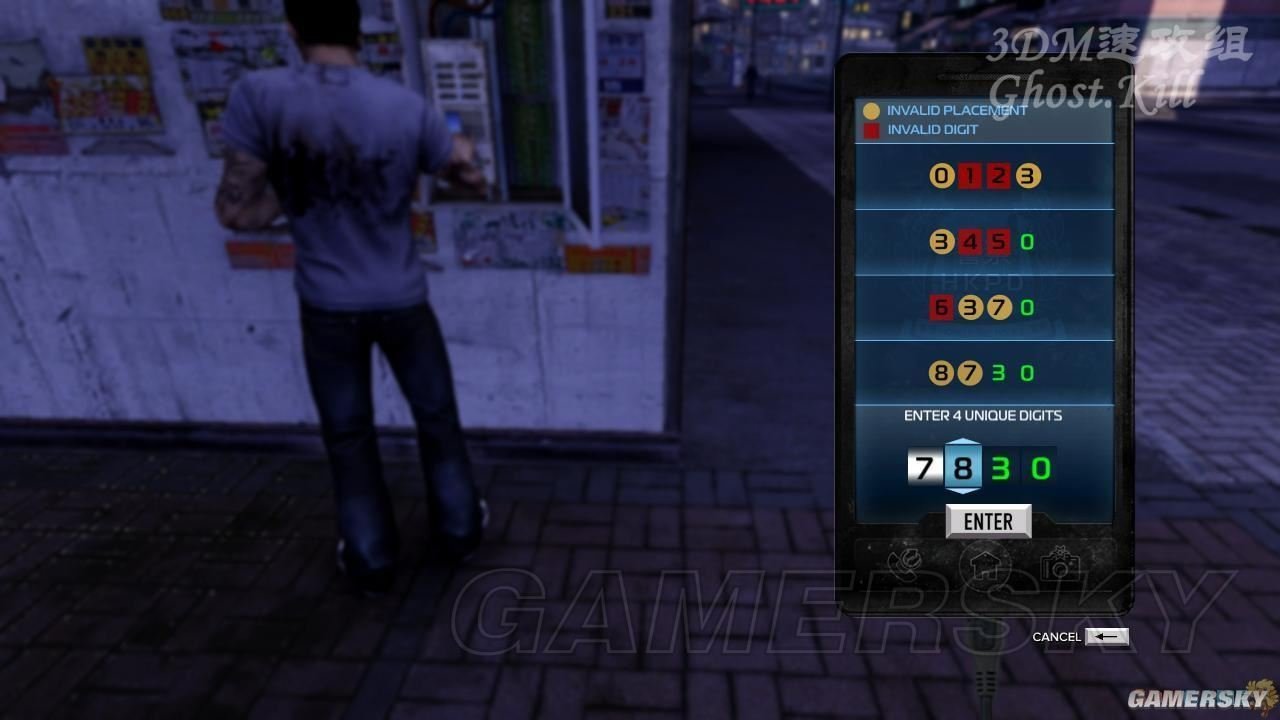Image resolution: width=1280 pixels, height=720 pixels.
Task: Open the phone's home icon
Action: pyautogui.click(x=984, y=566)
